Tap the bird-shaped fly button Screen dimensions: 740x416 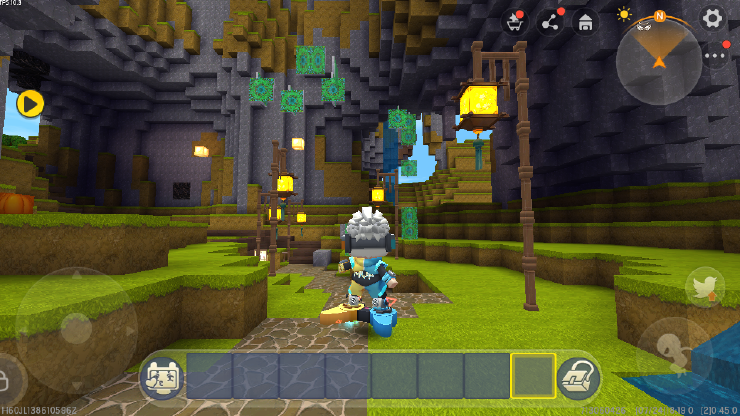(x=705, y=288)
